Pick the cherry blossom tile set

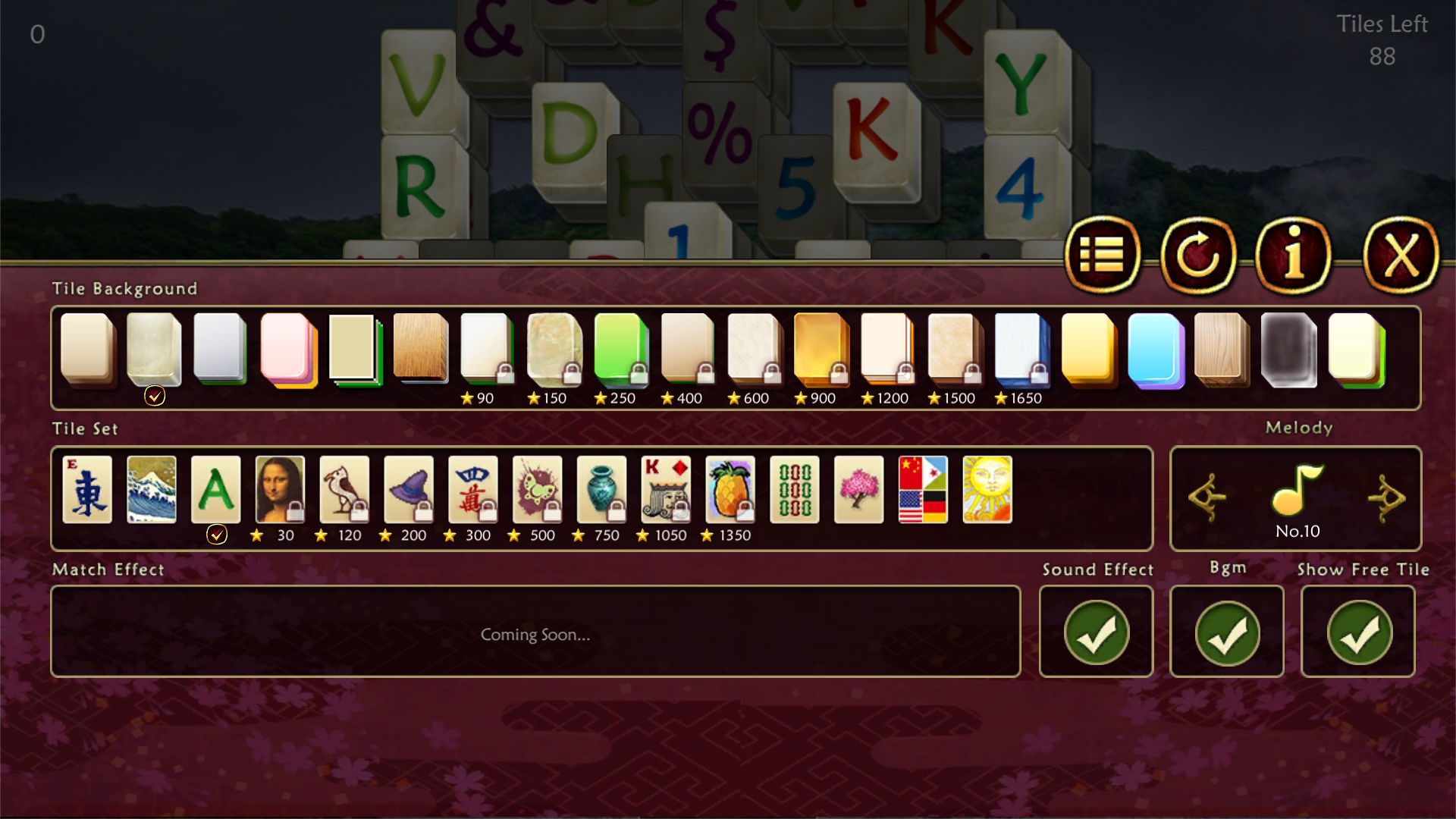858,490
